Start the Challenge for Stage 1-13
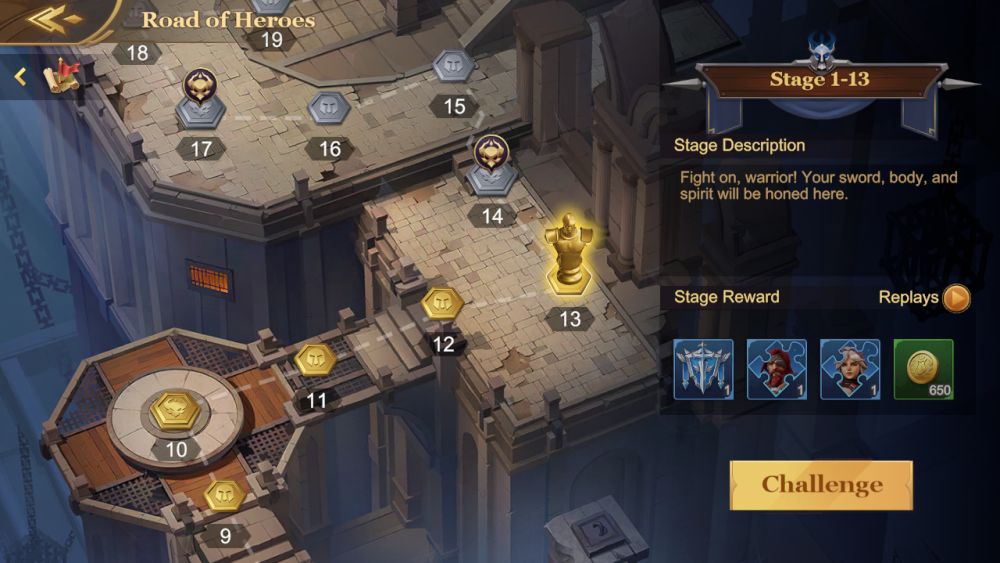The image size is (1000, 563). (x=821, y=485)
